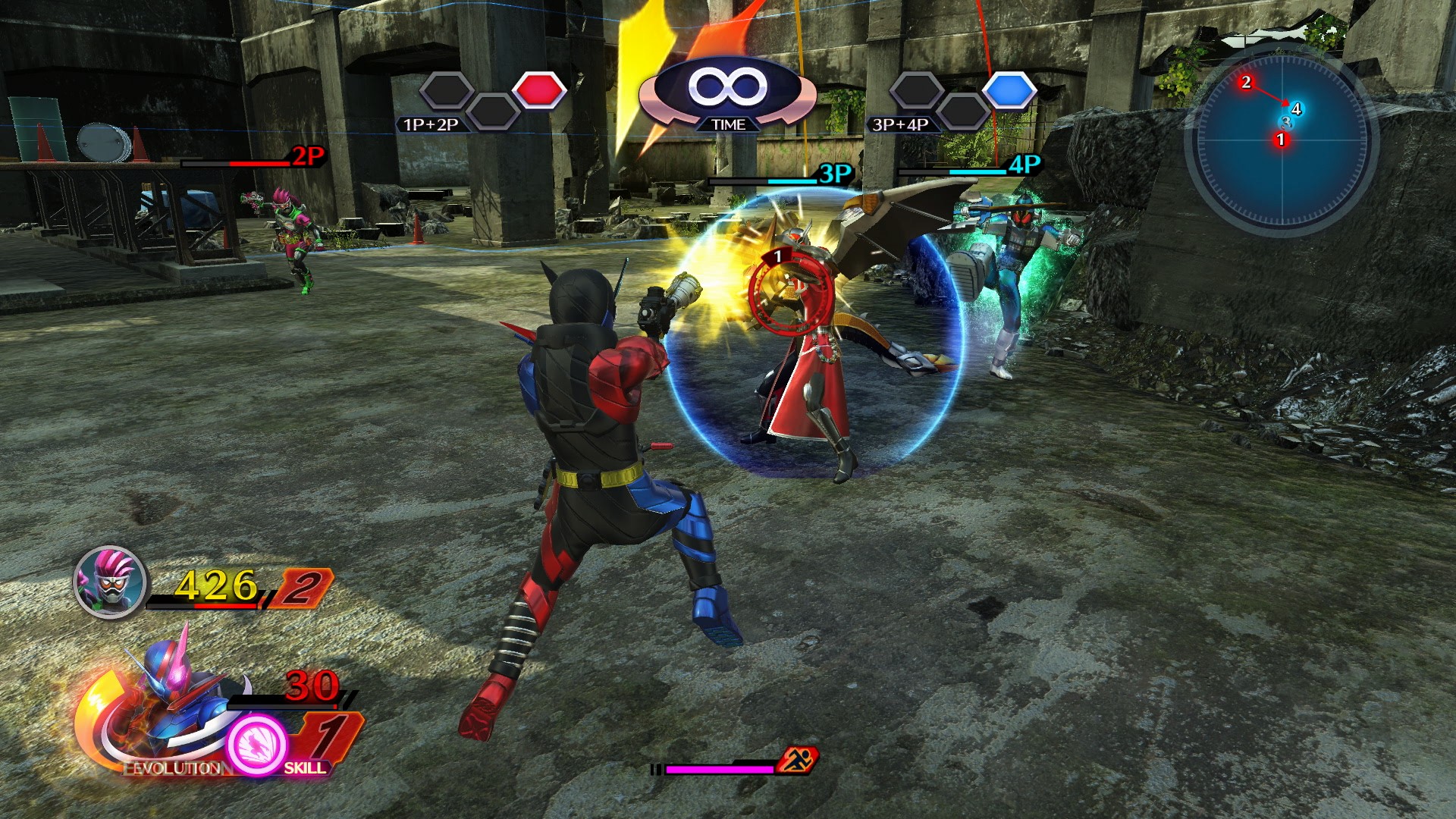Click the red 1P+2P team hexagon
Viewport: 1456px width, 819px height.
(539, 90)
